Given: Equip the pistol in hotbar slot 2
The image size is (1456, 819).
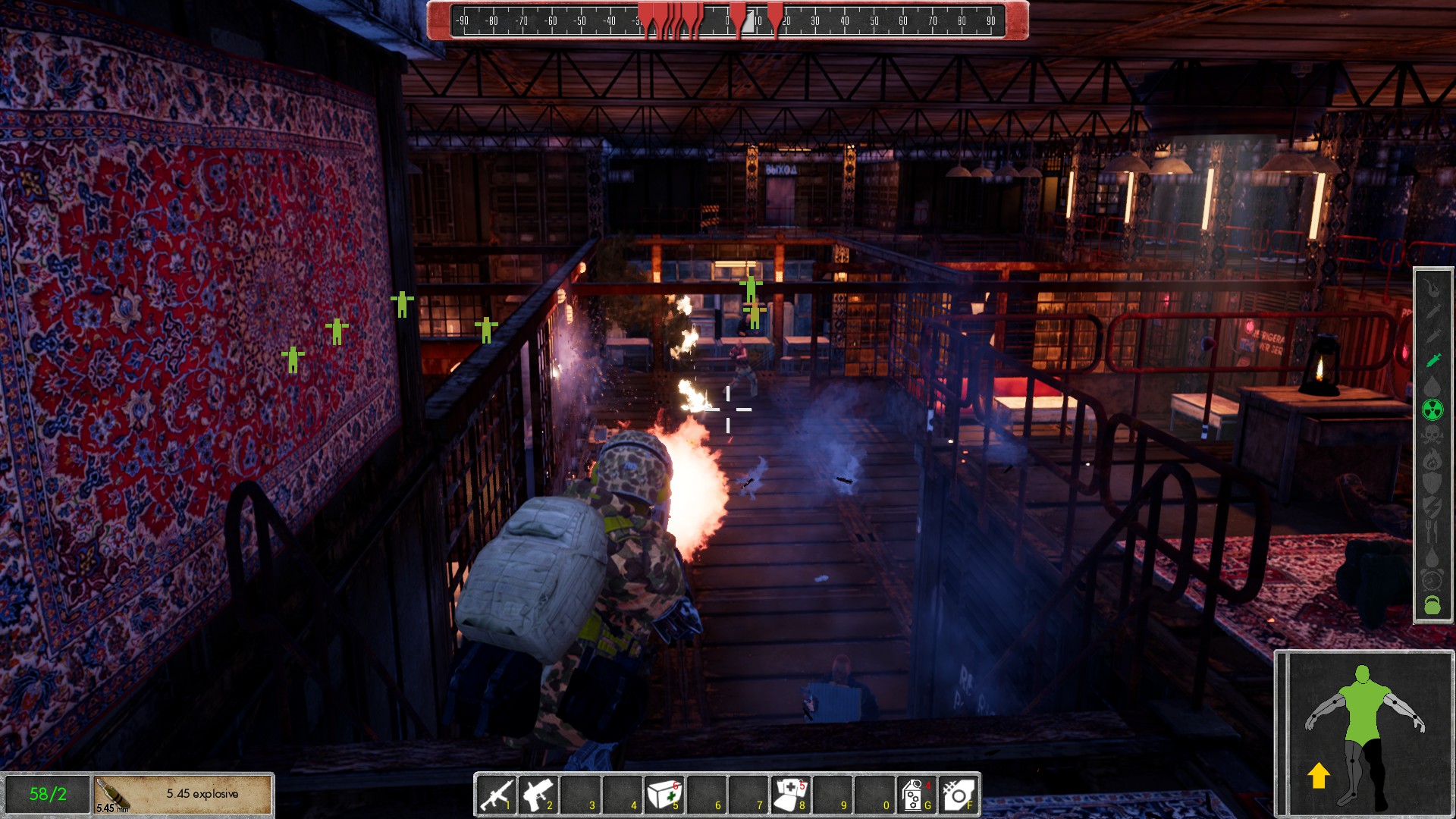Looking at the screenshot, I should [x=539, y=794].
